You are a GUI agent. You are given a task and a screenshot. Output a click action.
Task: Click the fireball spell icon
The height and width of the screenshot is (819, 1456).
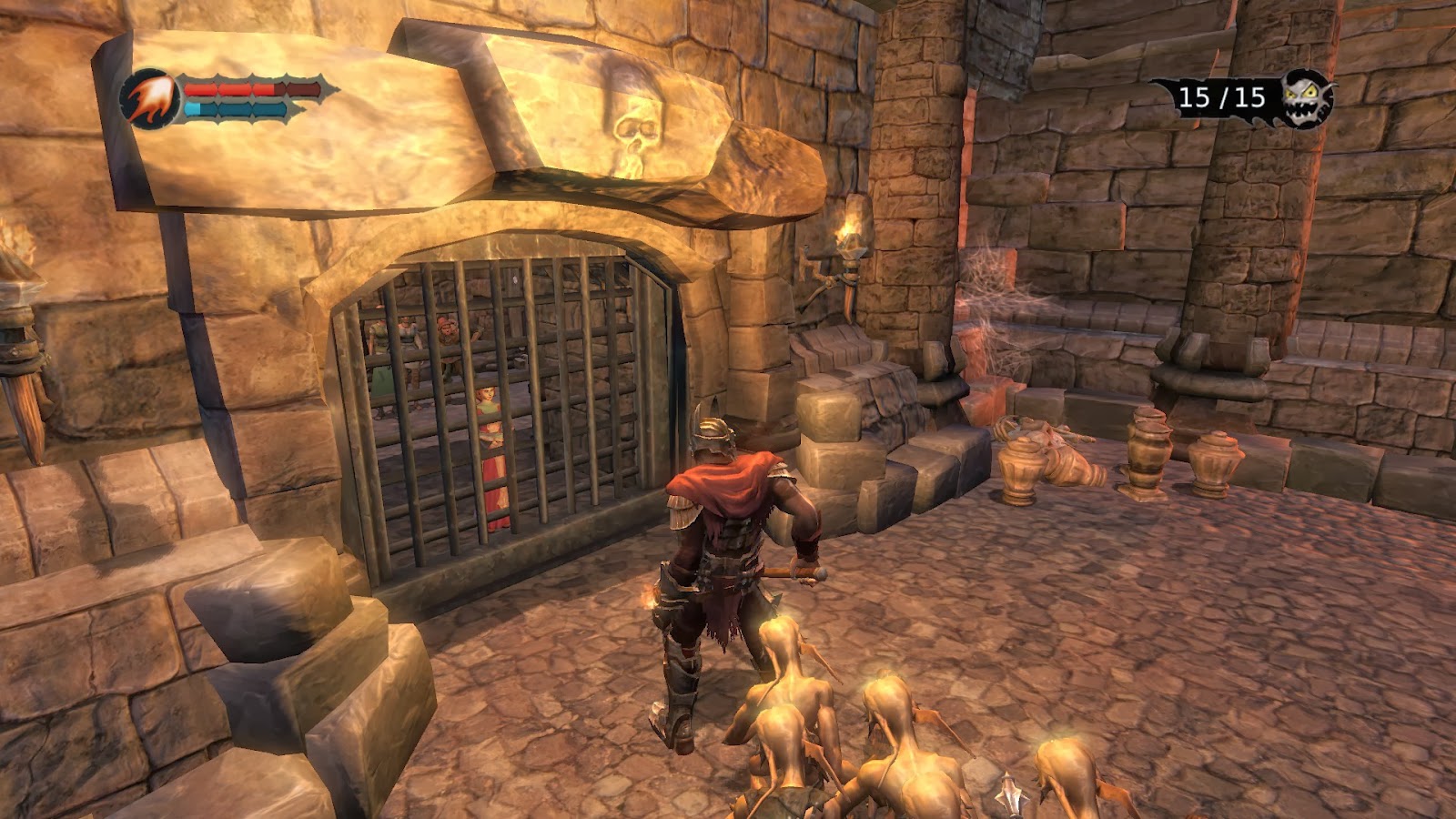coord(149,99)
